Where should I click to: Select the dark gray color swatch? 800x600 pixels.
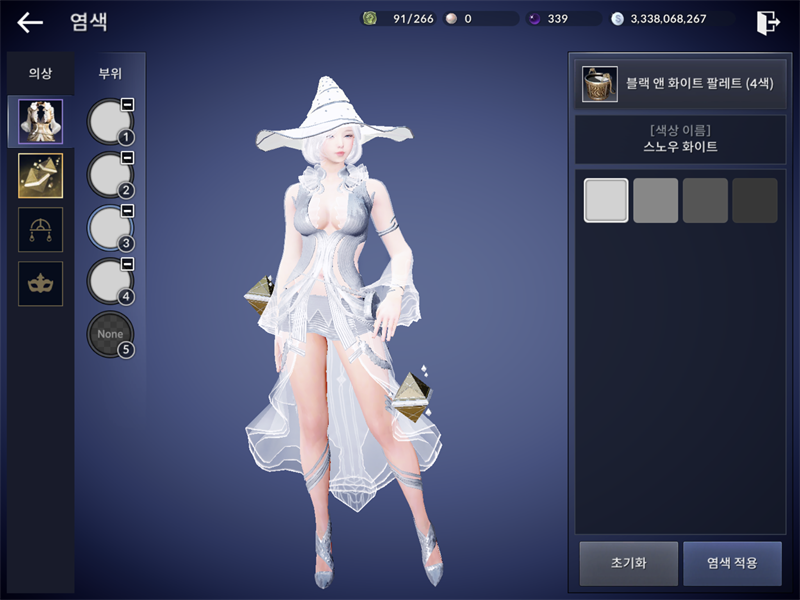point(705,200)
